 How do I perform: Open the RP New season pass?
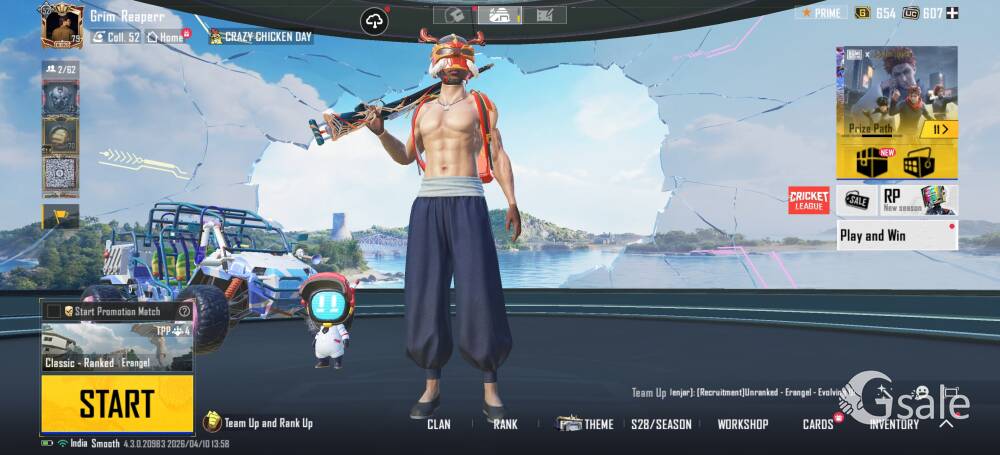[x=918, y=200]
